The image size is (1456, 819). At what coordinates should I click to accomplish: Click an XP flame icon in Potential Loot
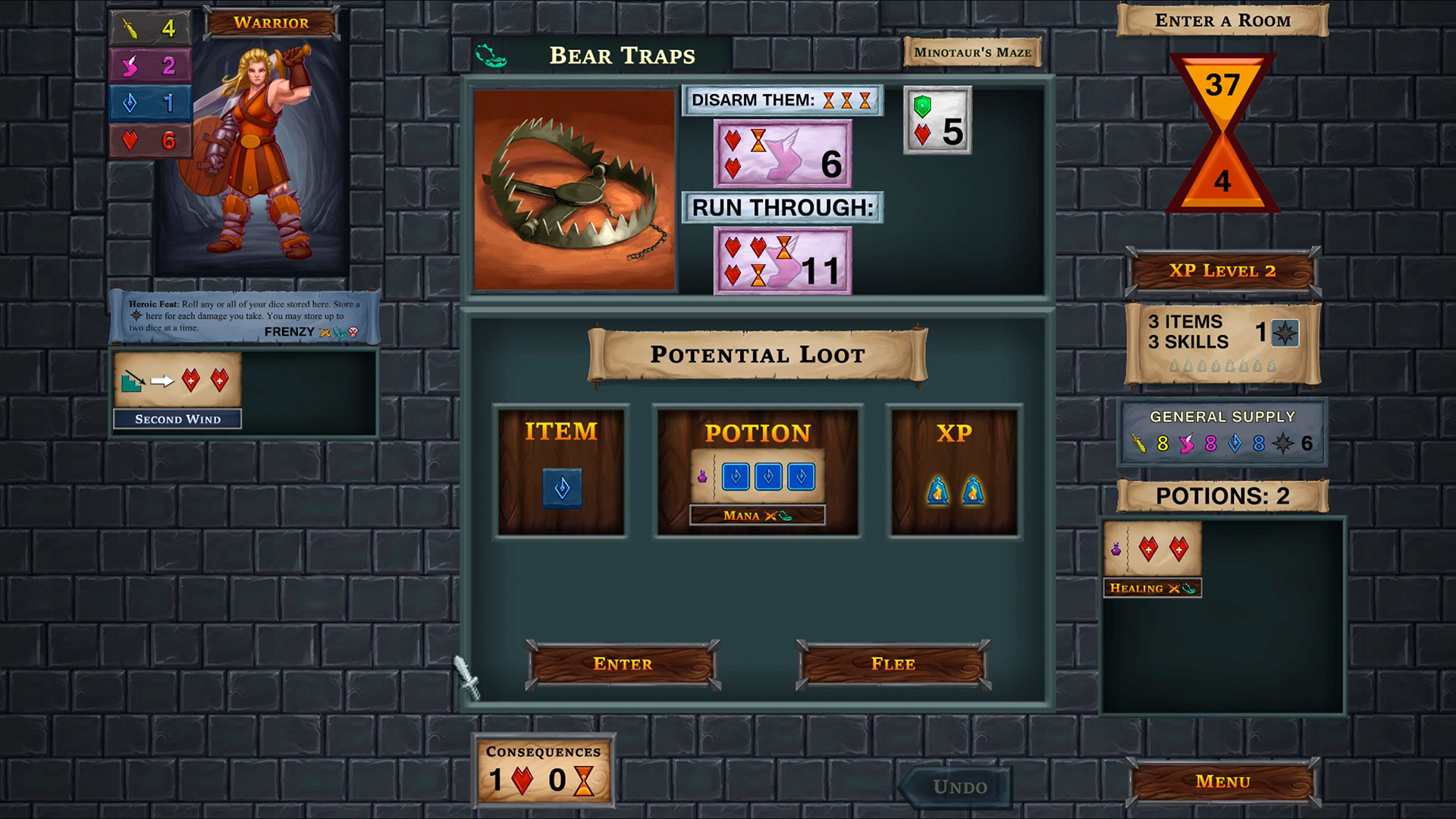(x=940, y=491)
